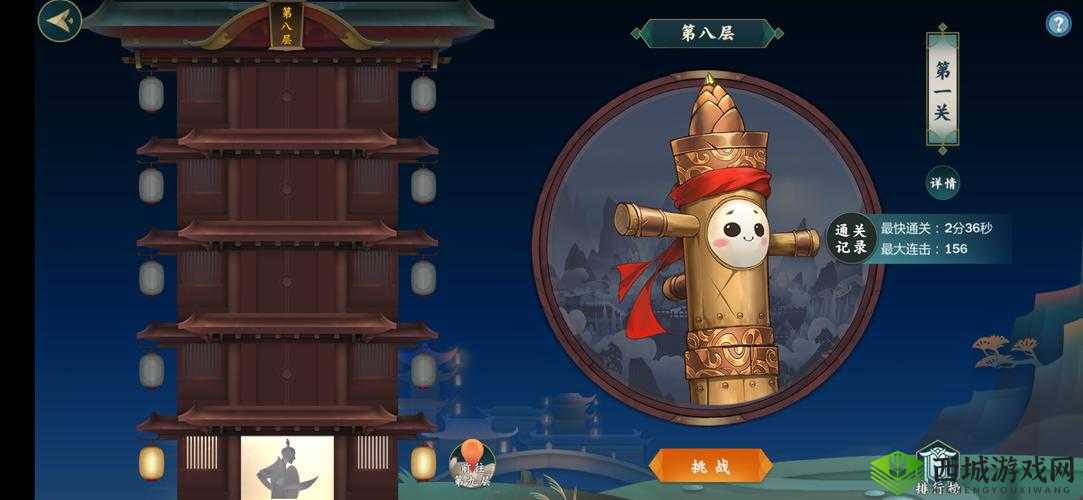
Task: Select the 第一关 stage banner
Action: (942, 89)
